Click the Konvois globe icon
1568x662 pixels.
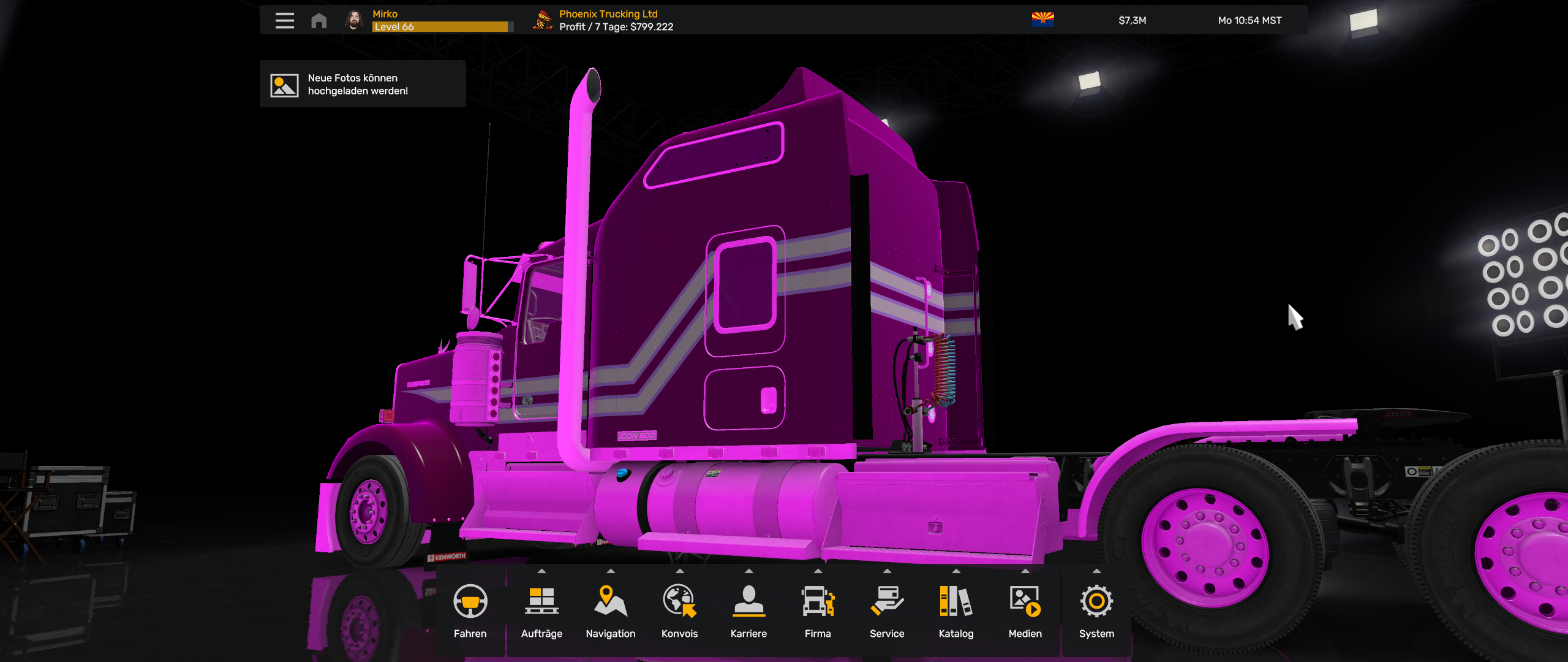coord(680,604)
